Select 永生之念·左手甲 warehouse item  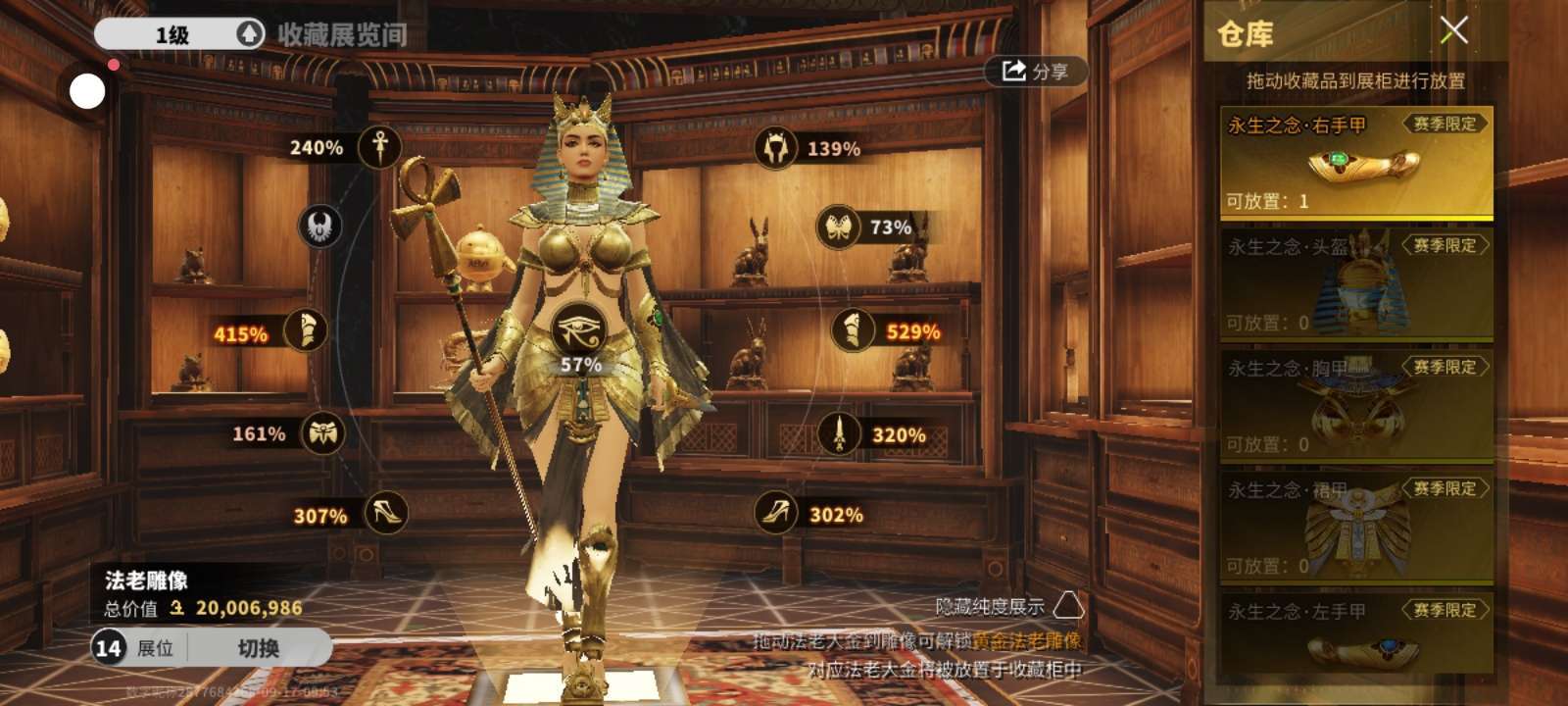coord(1355,633)
